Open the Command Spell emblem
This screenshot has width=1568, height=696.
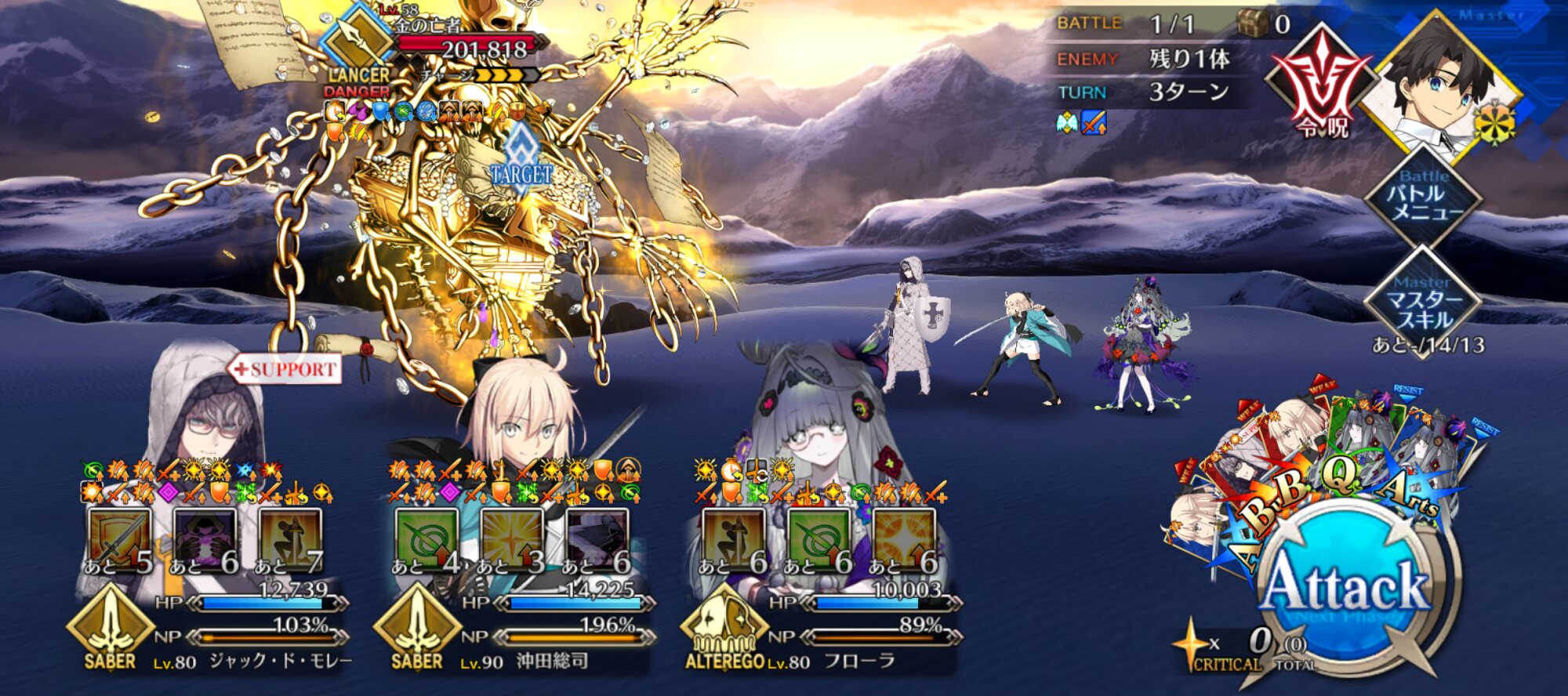click(1323, 82)
